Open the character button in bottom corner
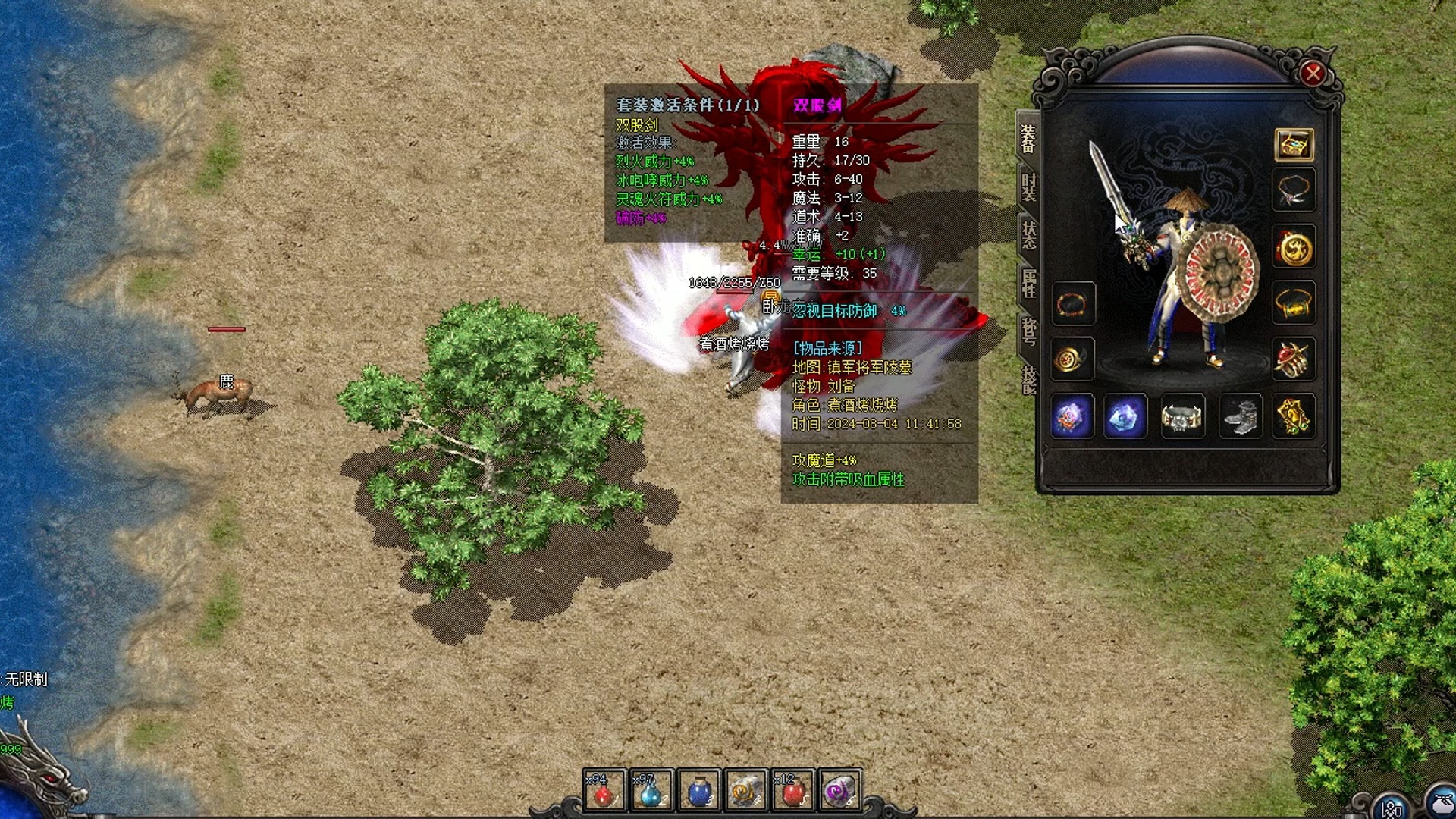 [1392, 808]
